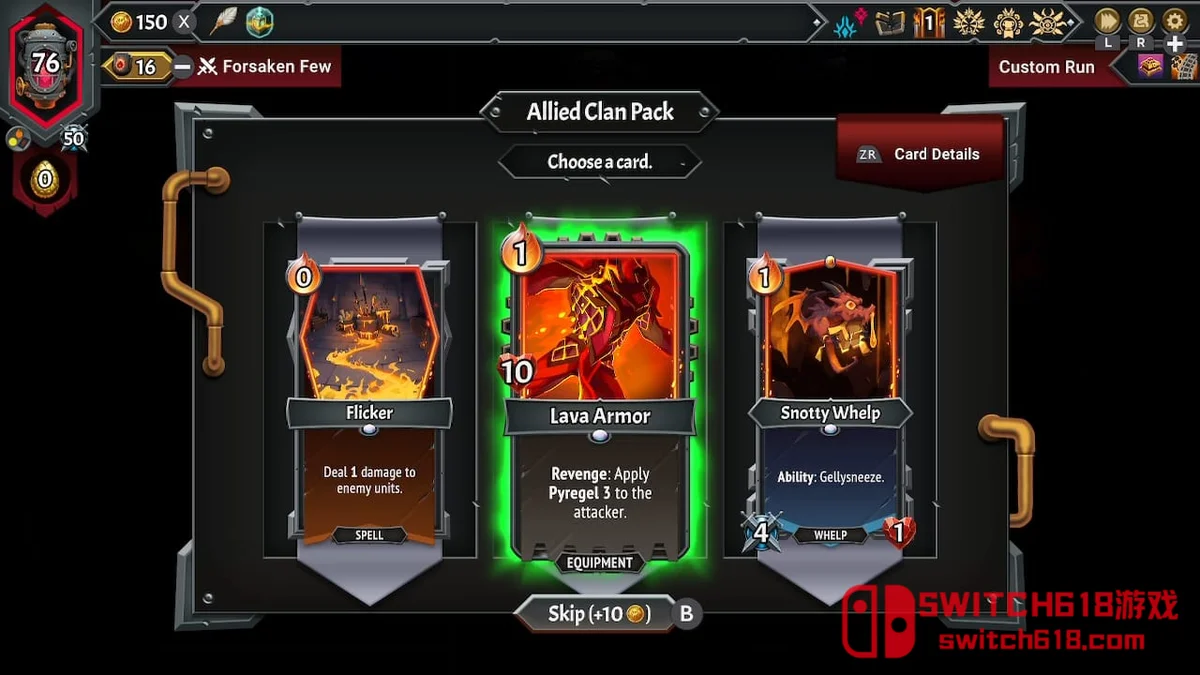Click the rail track mutator icon
This screenshot has height=675, width=1200.
(x=1184, y=67)
